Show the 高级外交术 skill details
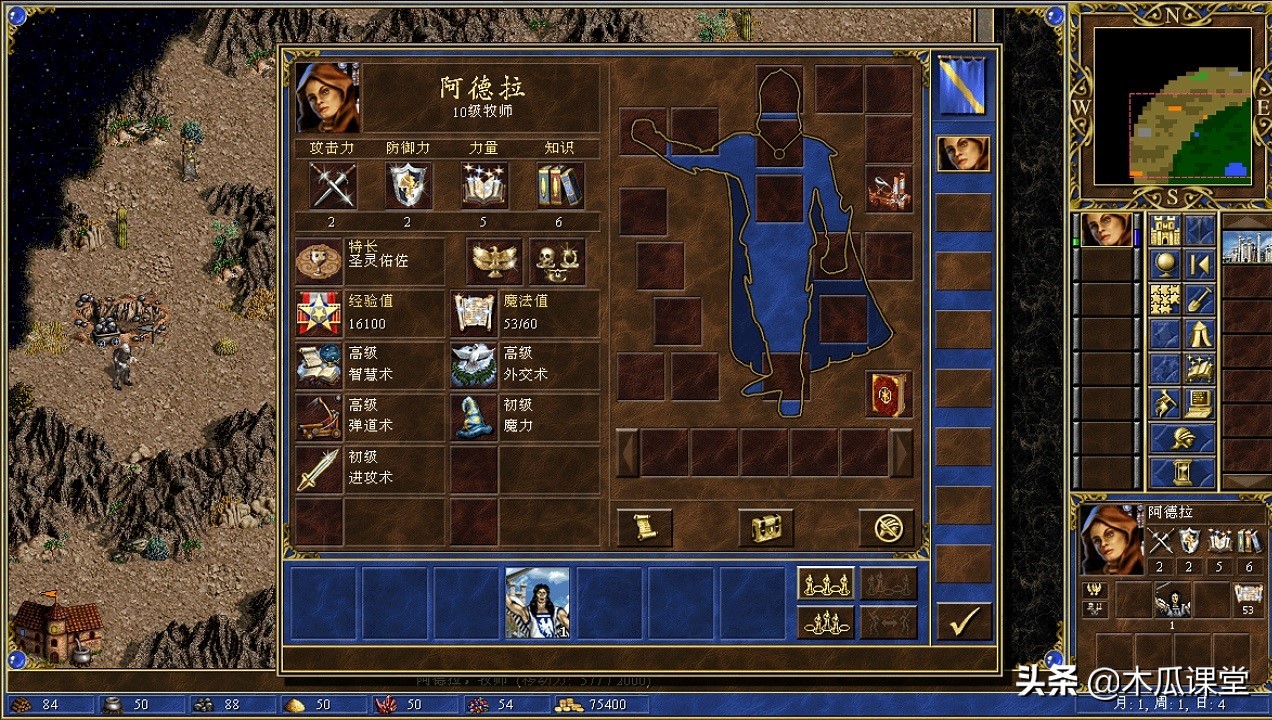The width and height of the screenshot is (1272, 720). pyautogui.click(x=474, y=365)
